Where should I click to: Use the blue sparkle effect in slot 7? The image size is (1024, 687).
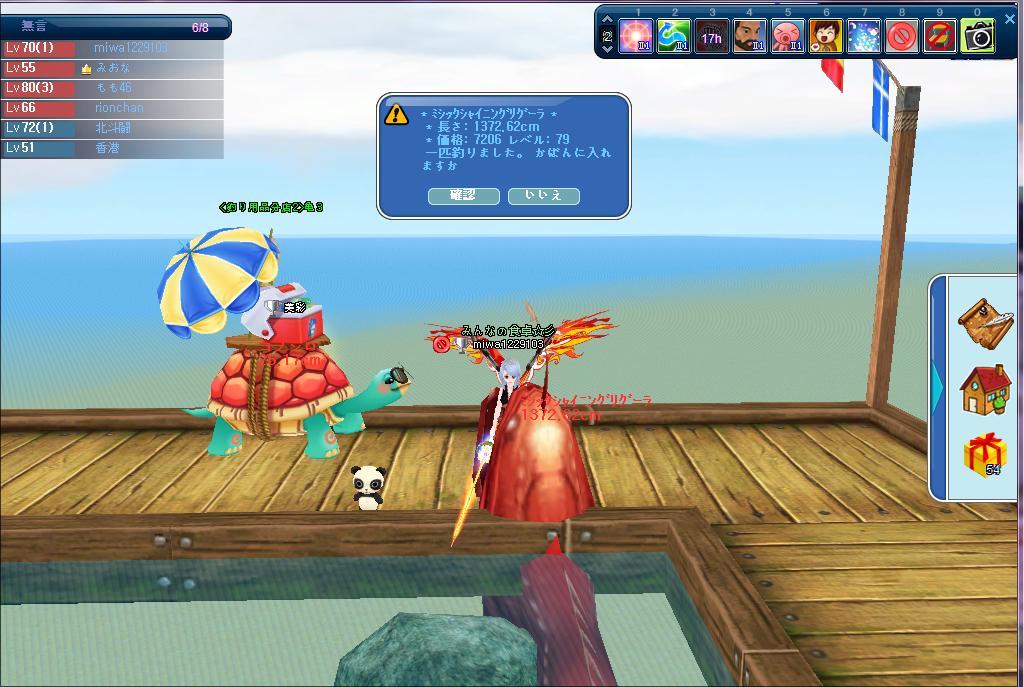tap(863, 37)
